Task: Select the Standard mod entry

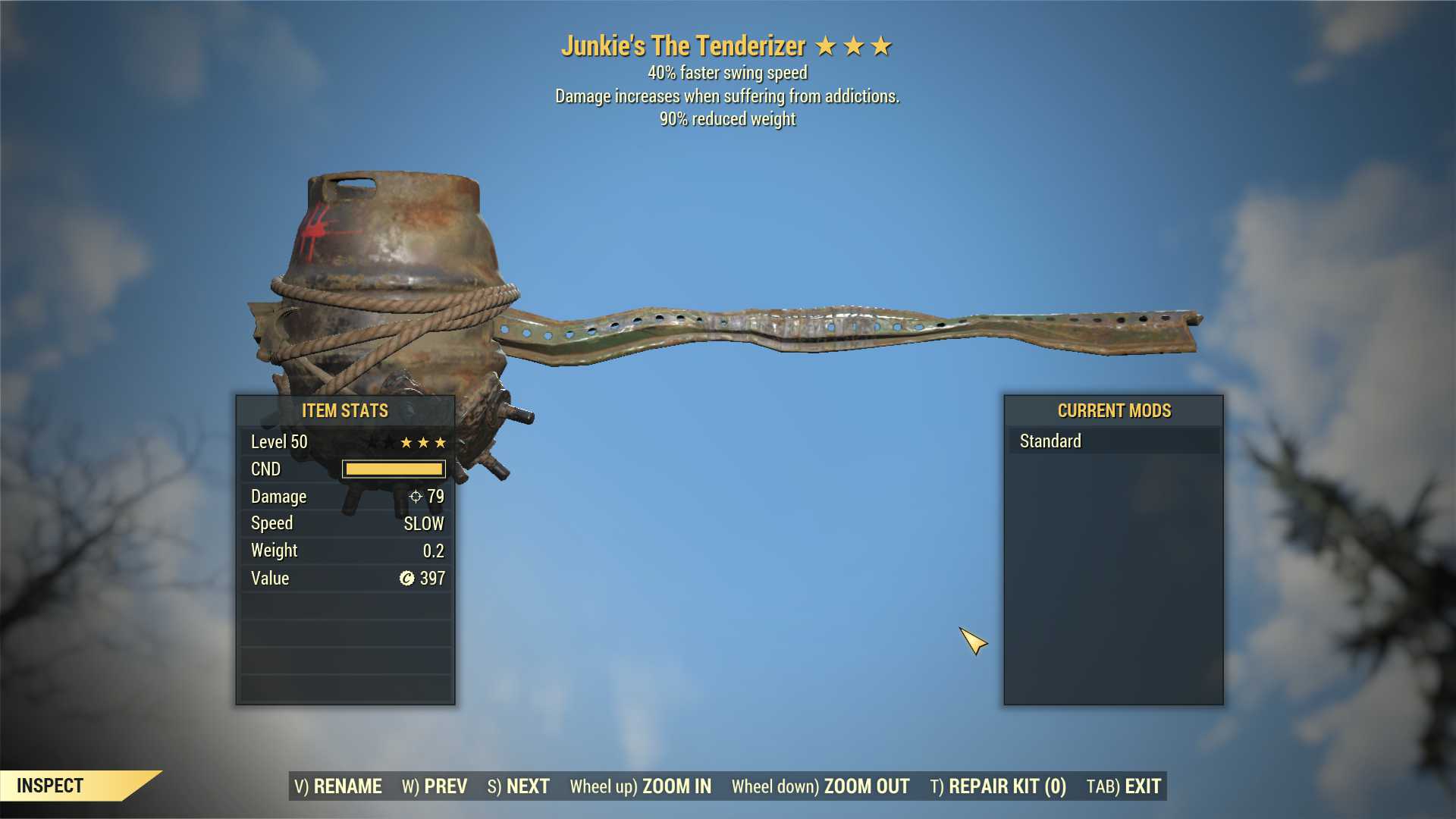Action: coord(1050,441)
